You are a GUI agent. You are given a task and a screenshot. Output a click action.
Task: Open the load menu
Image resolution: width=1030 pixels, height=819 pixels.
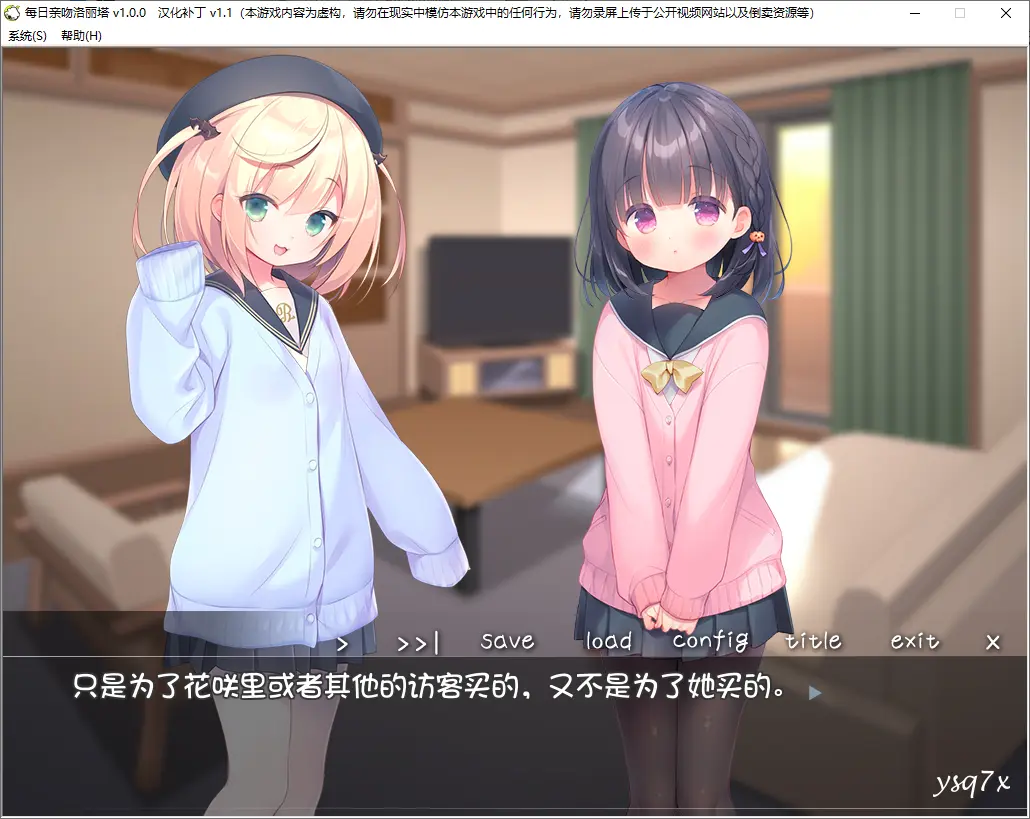[x=609, y=641]
